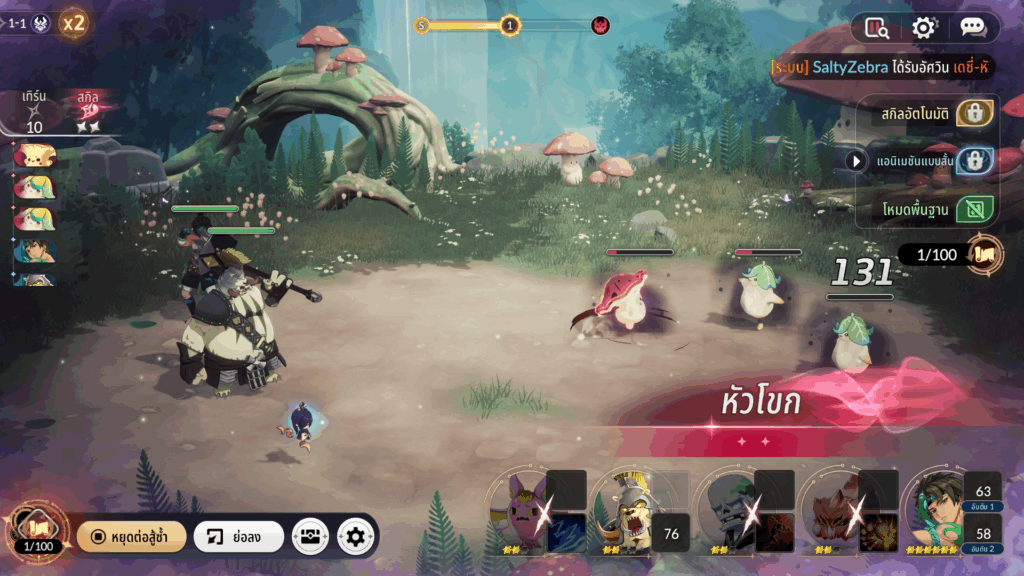This screenshot has height=576, width=1024.
Task: Select the red beast hero portrait
Action: point(830,510)
